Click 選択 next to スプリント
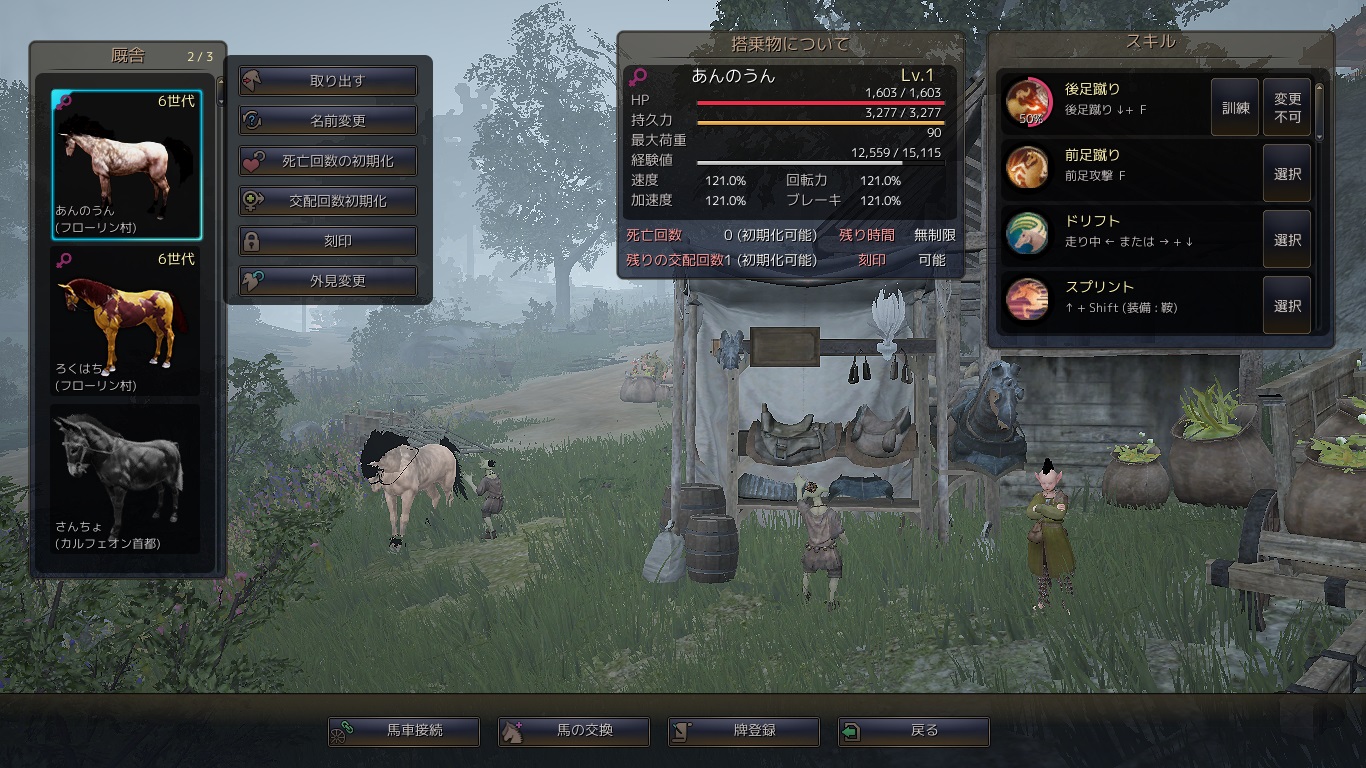The height and width of the screenshot is (768, 1366). point(1287,306)
